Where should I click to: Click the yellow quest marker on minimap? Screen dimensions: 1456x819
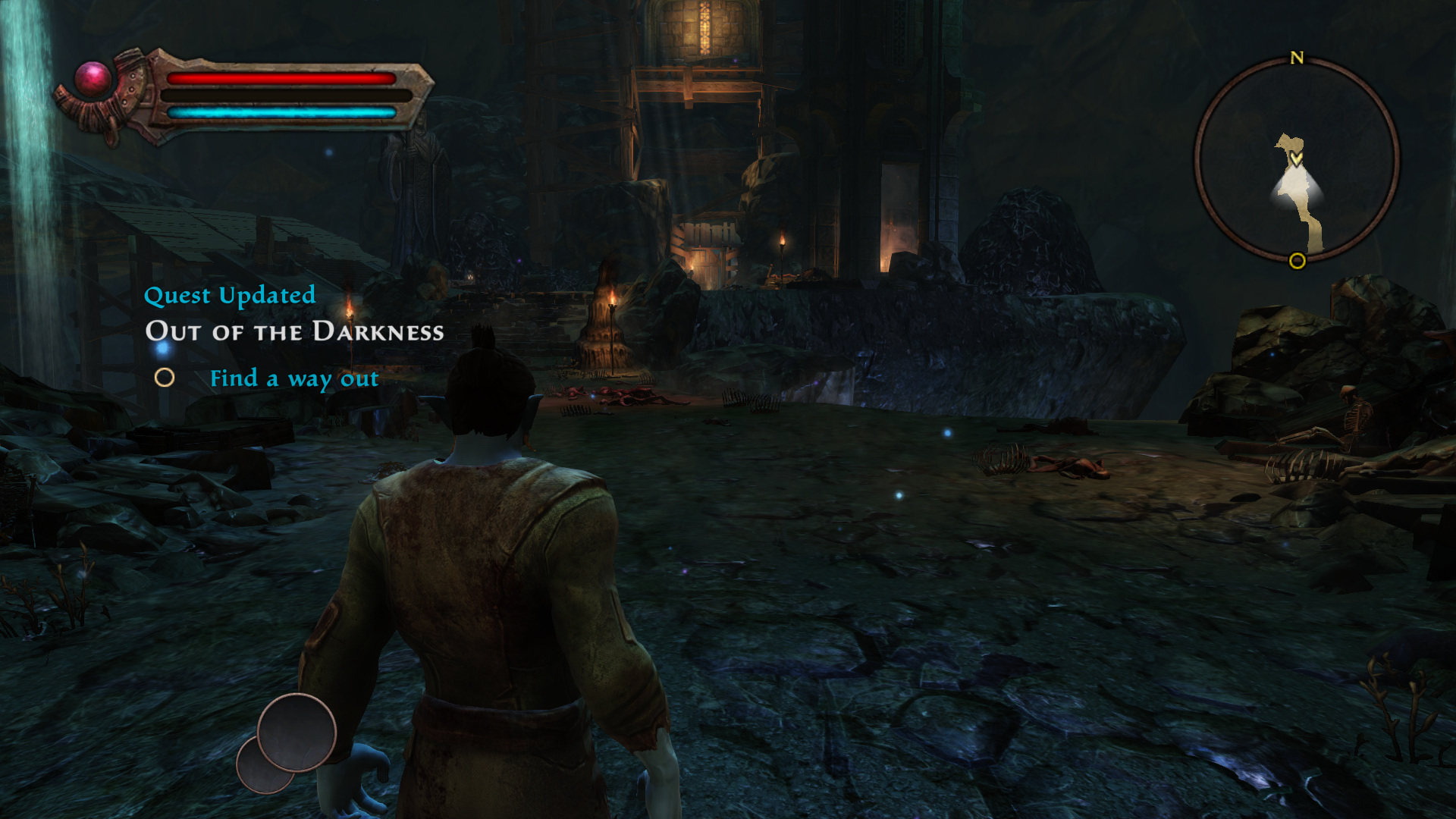point(1298,262)
